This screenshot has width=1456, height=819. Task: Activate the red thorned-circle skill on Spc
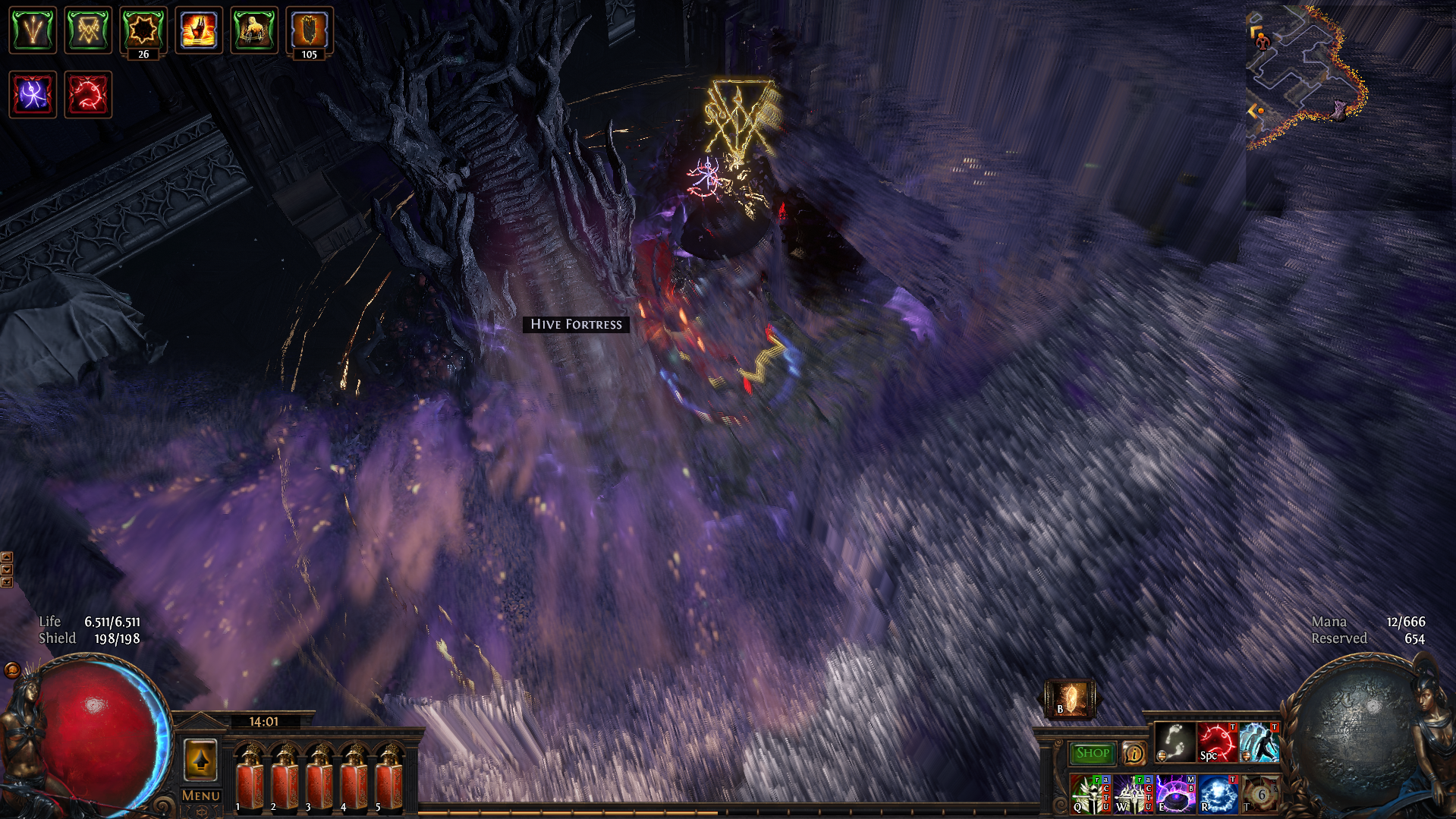click(x=1217, y=742)
